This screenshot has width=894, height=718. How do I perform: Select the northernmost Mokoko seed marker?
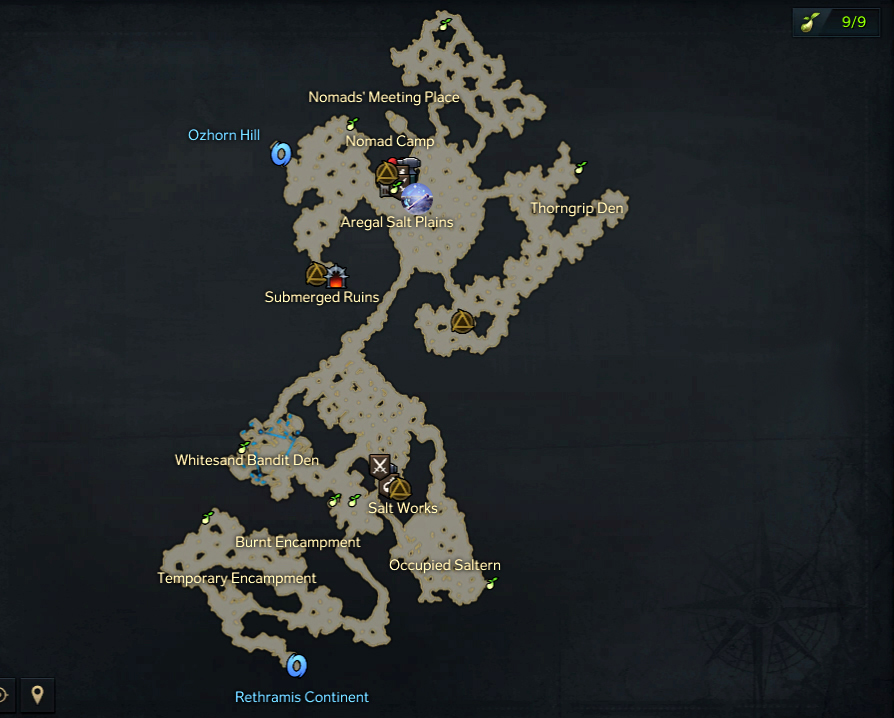444,24
